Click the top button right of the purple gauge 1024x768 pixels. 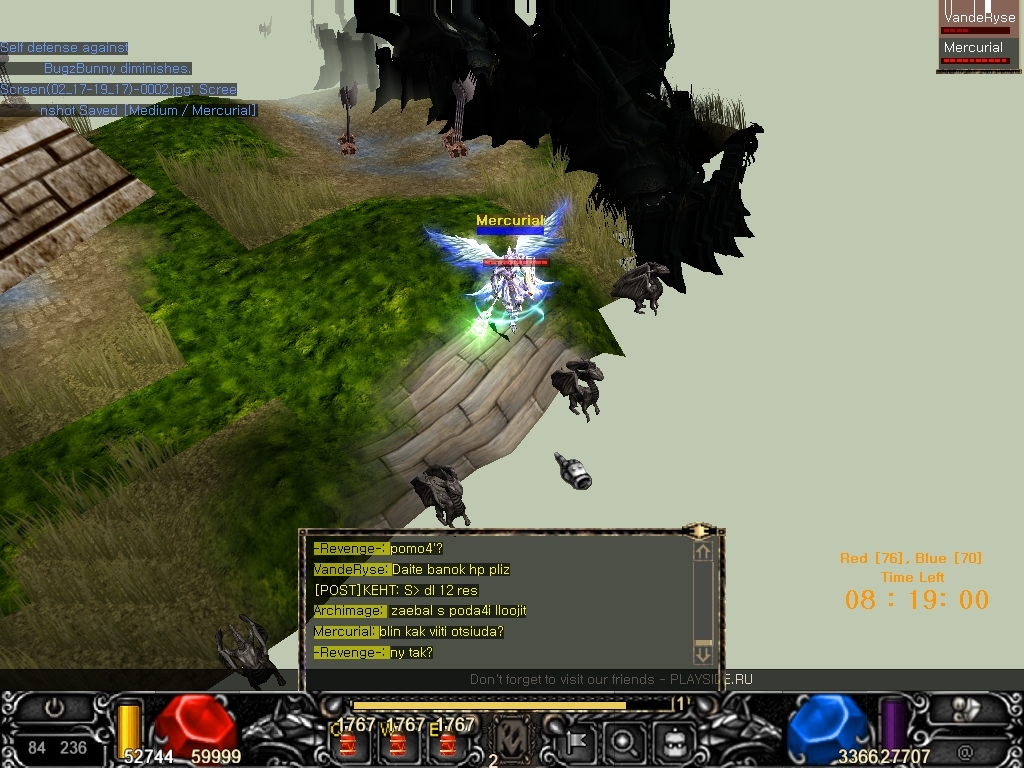(x=966, y=709)
